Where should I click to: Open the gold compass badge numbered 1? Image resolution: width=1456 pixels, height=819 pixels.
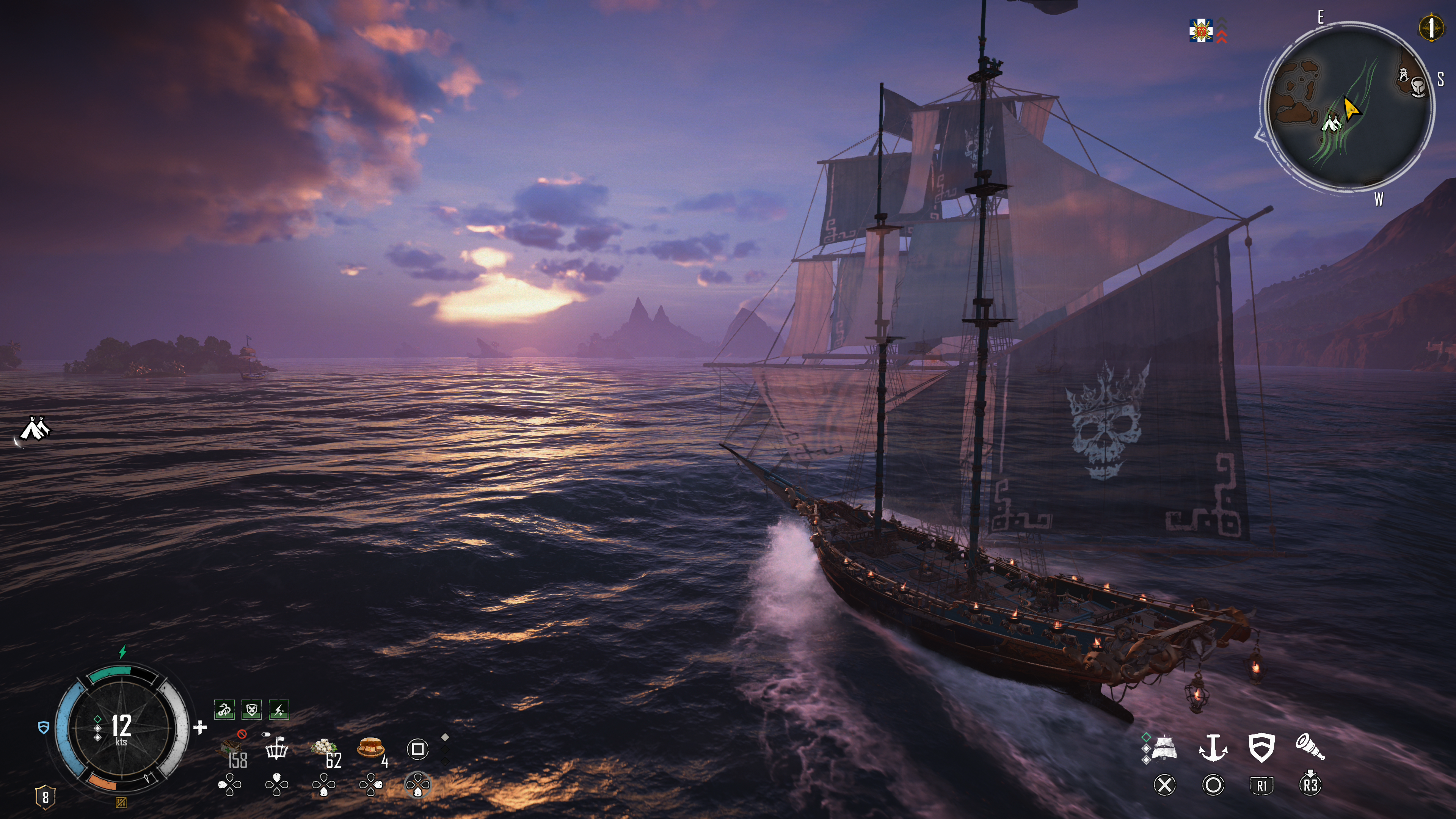pyautogui.click(x=1431, y=27)
